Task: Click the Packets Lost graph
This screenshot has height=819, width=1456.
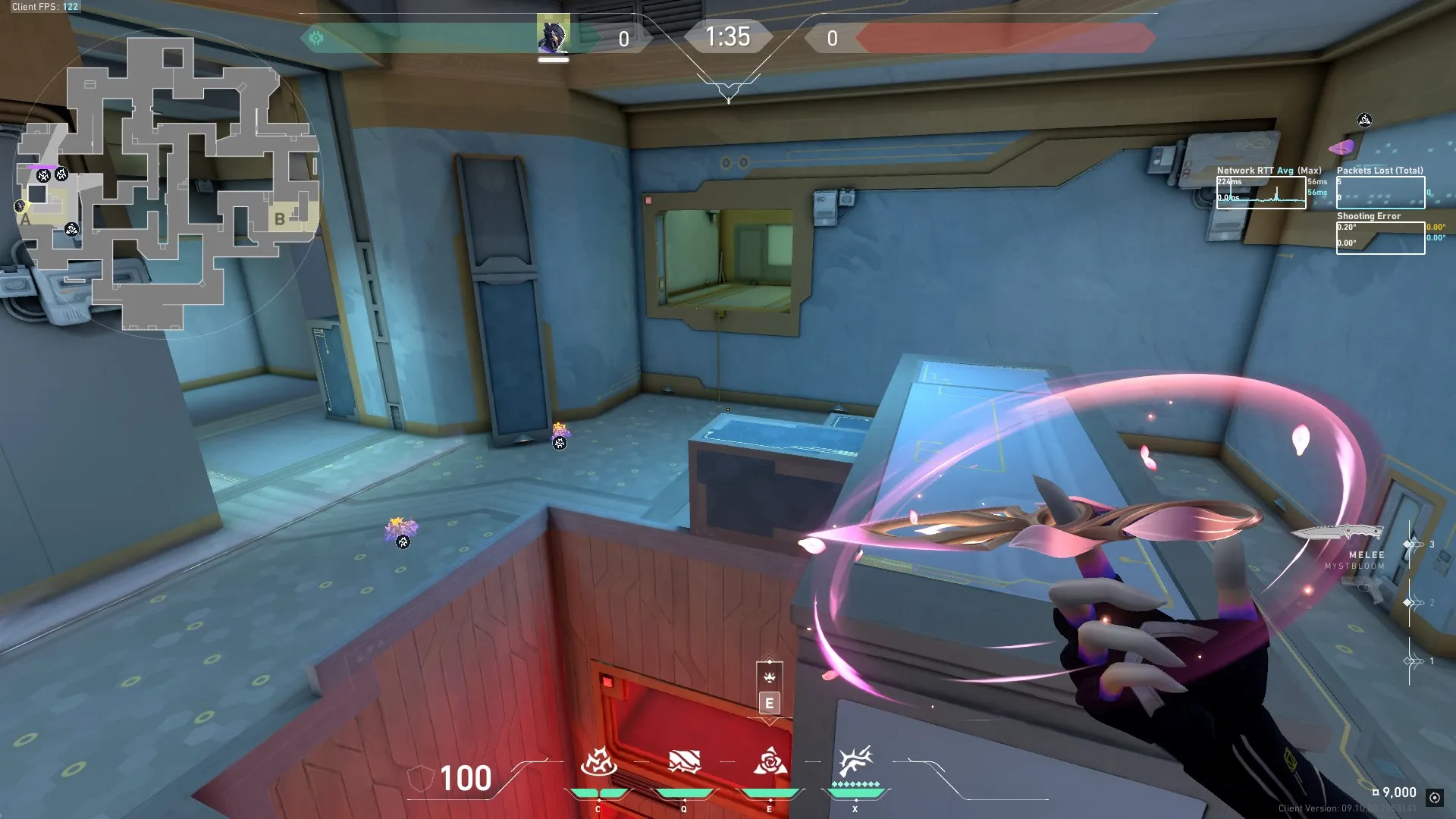Action: tap(1380, 192)
